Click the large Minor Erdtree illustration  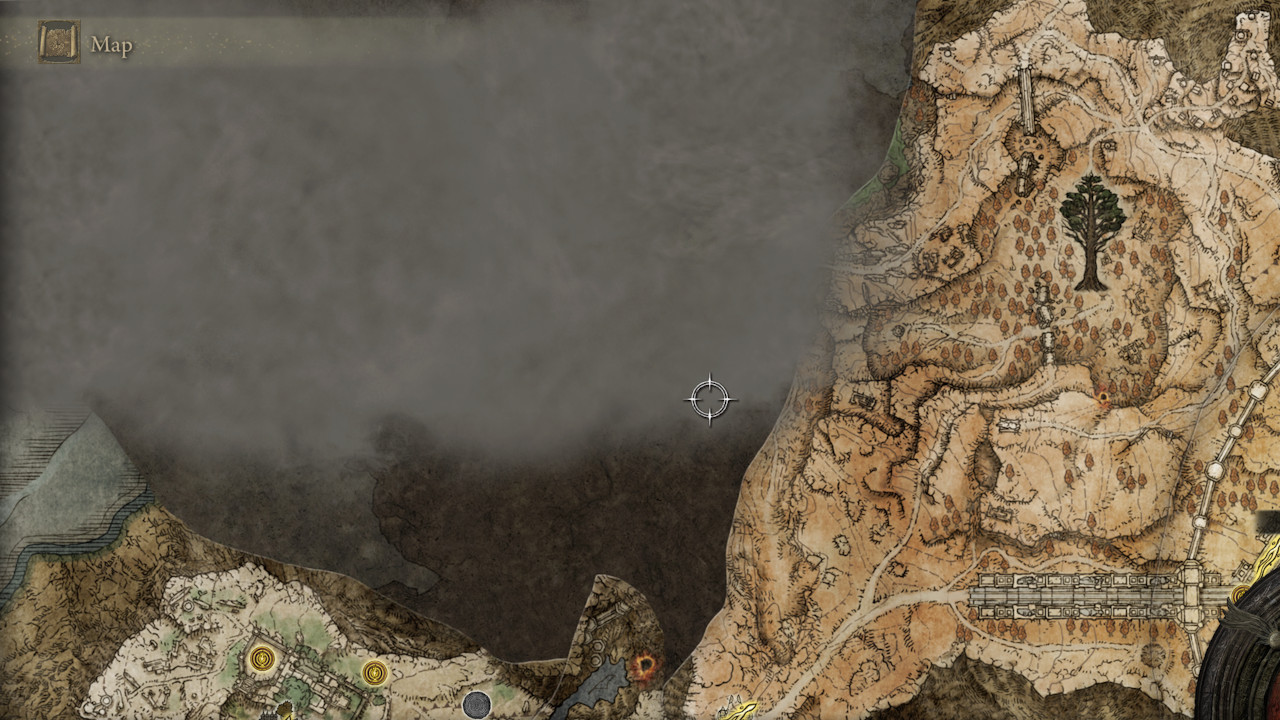(x=1094, y=225)
